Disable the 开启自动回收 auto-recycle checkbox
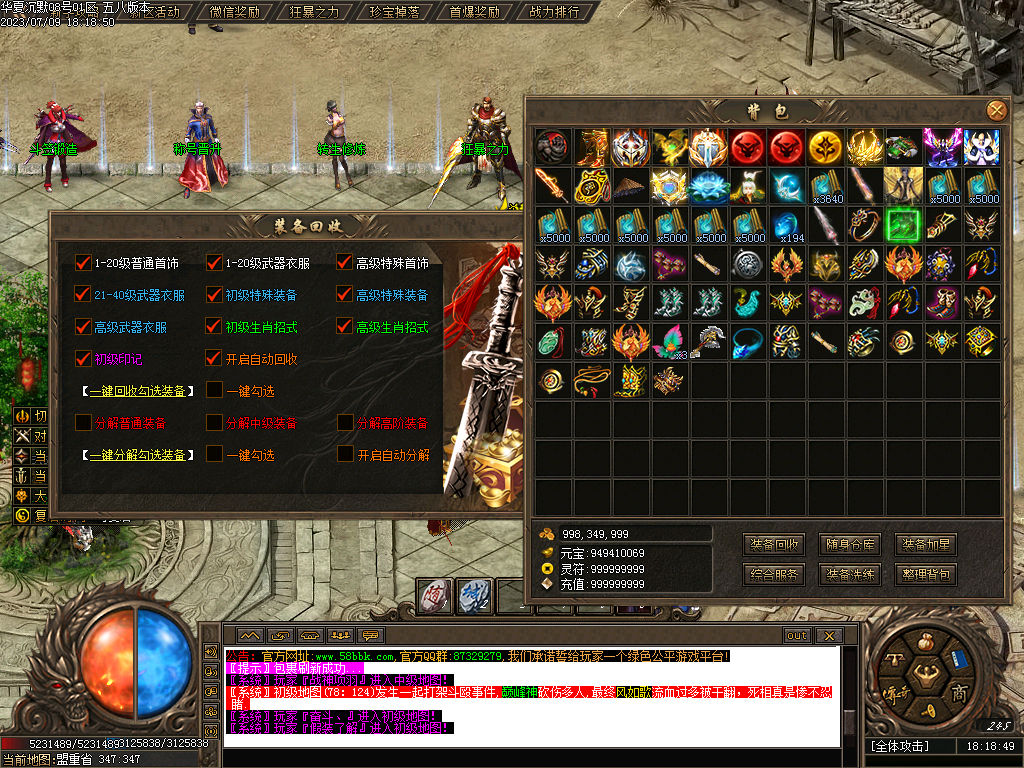 pyautogui.click(x=214, y=358)
